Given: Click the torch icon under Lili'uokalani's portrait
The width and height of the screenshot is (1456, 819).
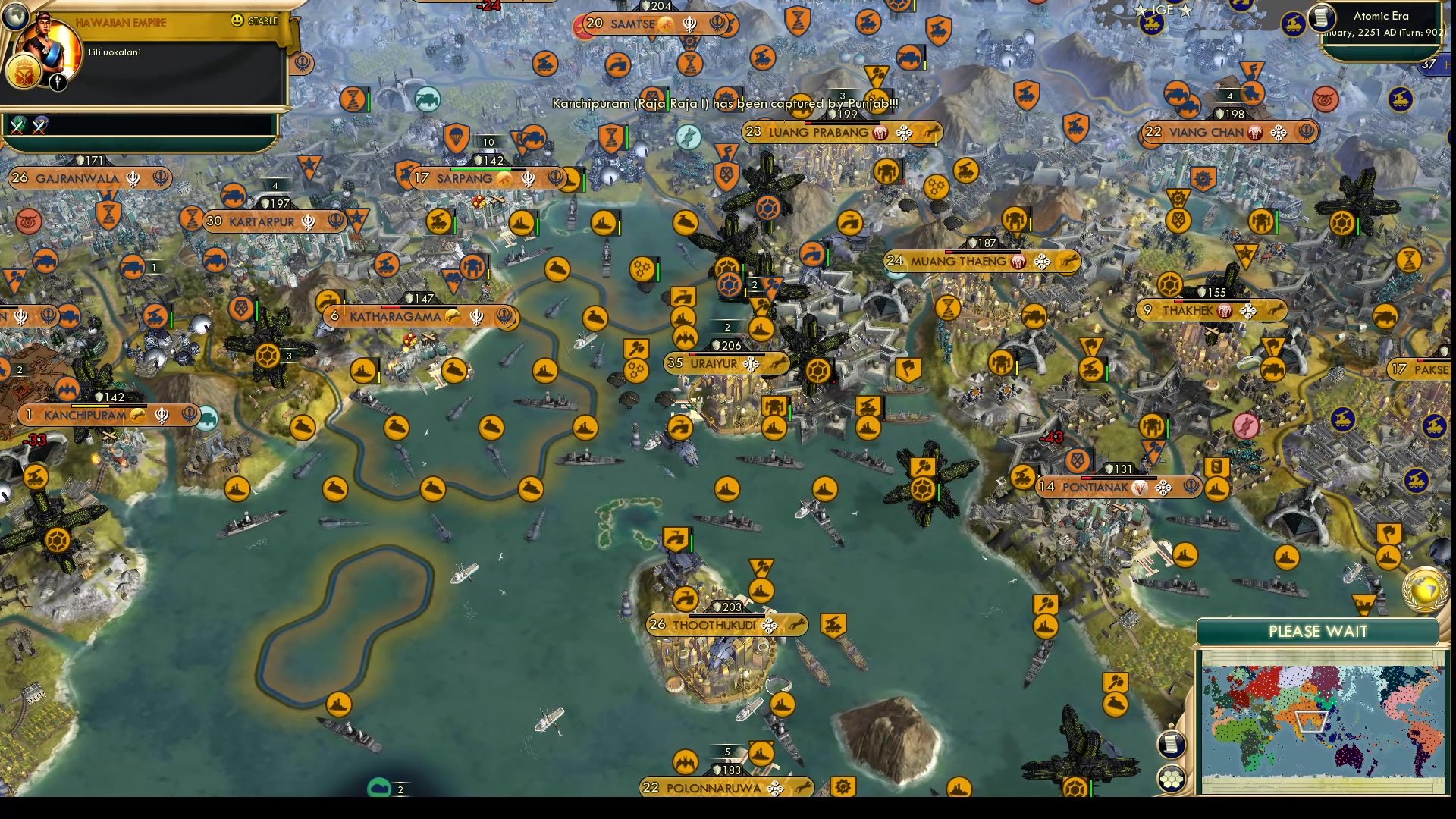Looking at the screenshot, I should click(x=58, y=84).
